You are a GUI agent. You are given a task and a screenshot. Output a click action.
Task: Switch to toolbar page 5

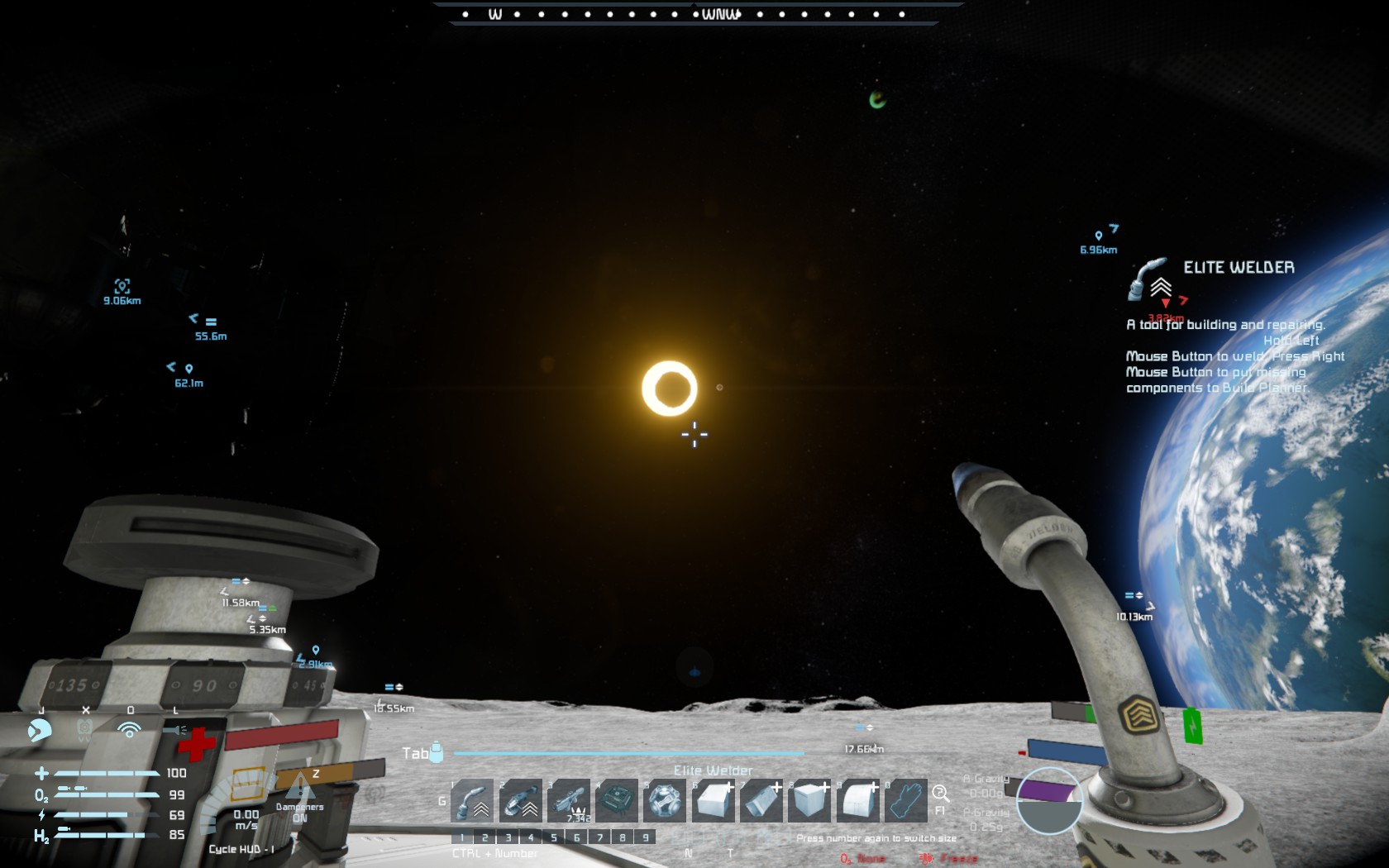(x=554, y=837)
